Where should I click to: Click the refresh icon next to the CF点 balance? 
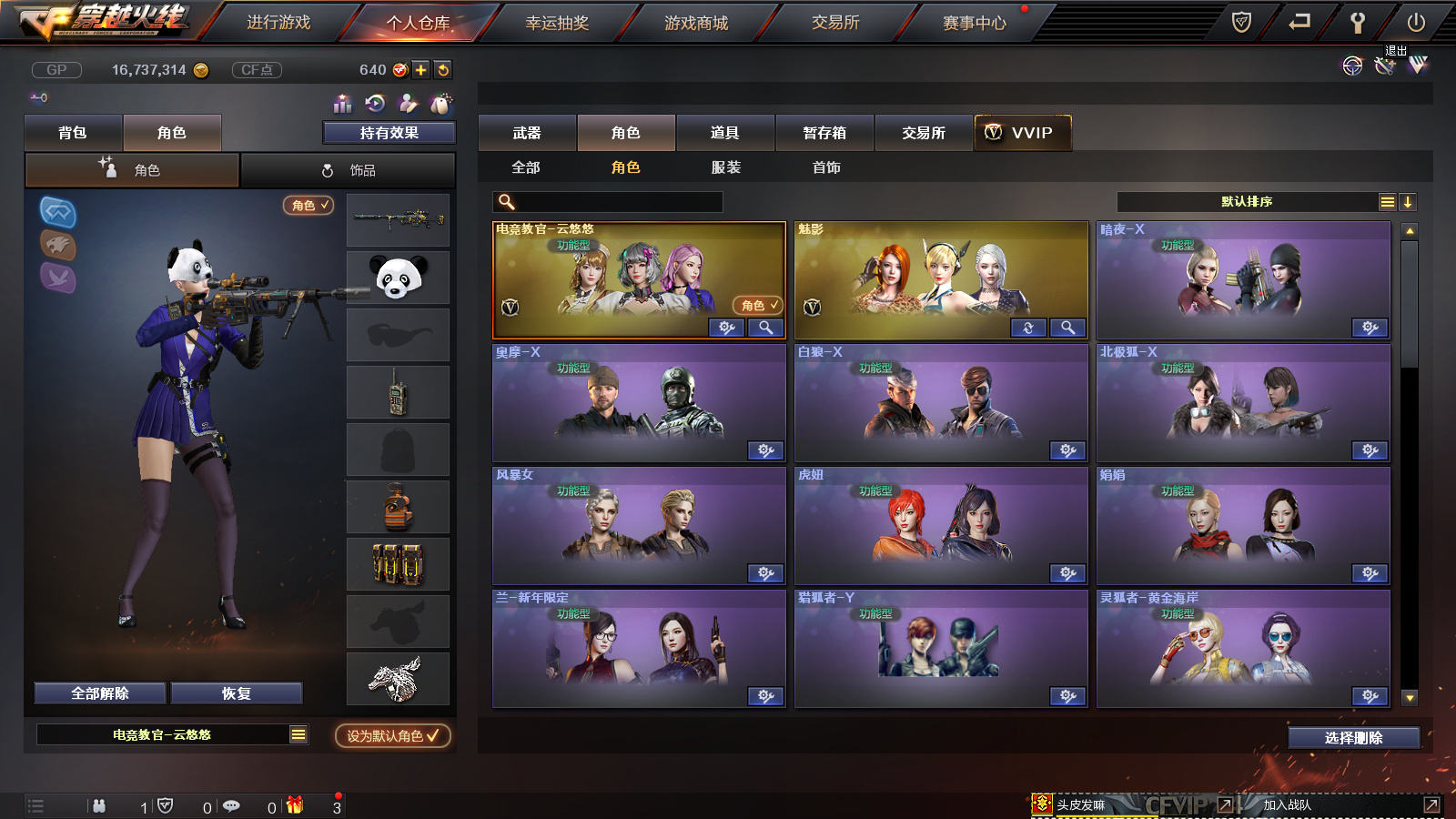coord(443,68)
